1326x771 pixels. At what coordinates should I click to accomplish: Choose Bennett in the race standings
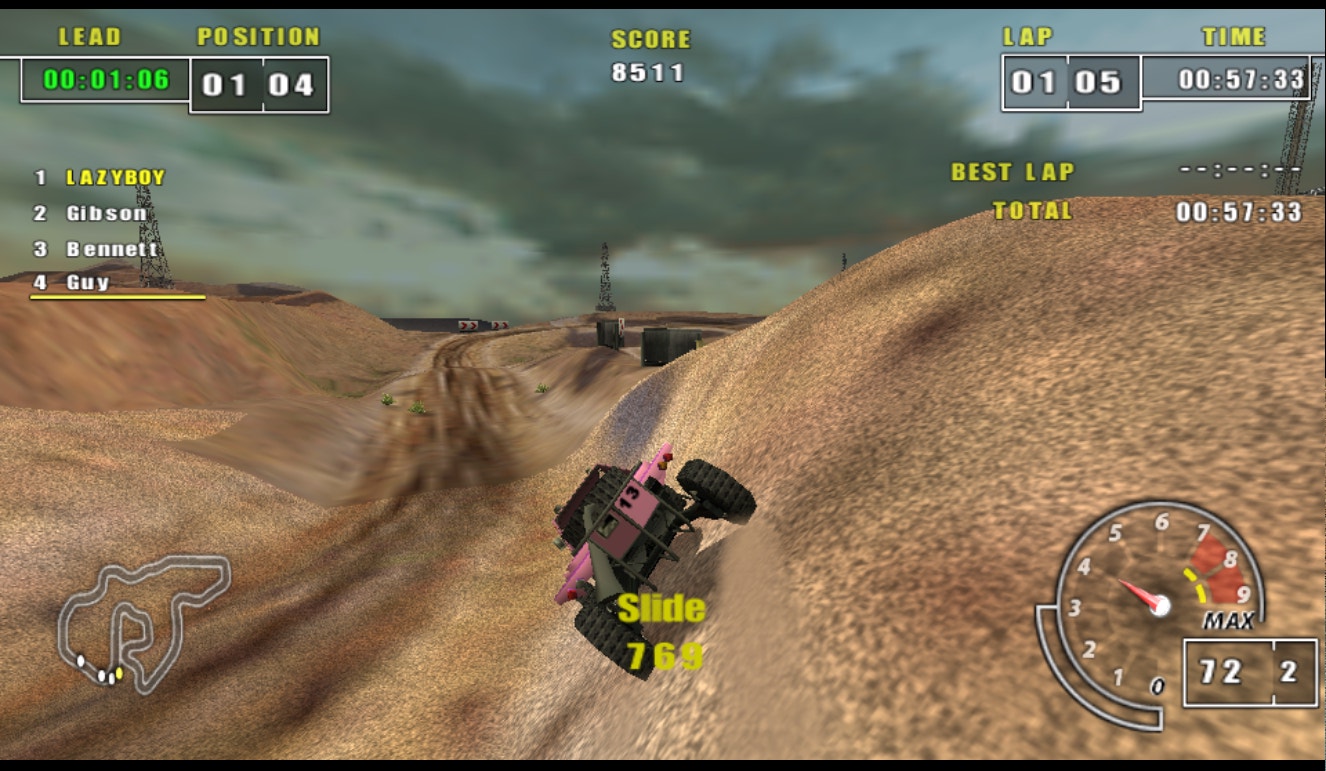(112, 249)
